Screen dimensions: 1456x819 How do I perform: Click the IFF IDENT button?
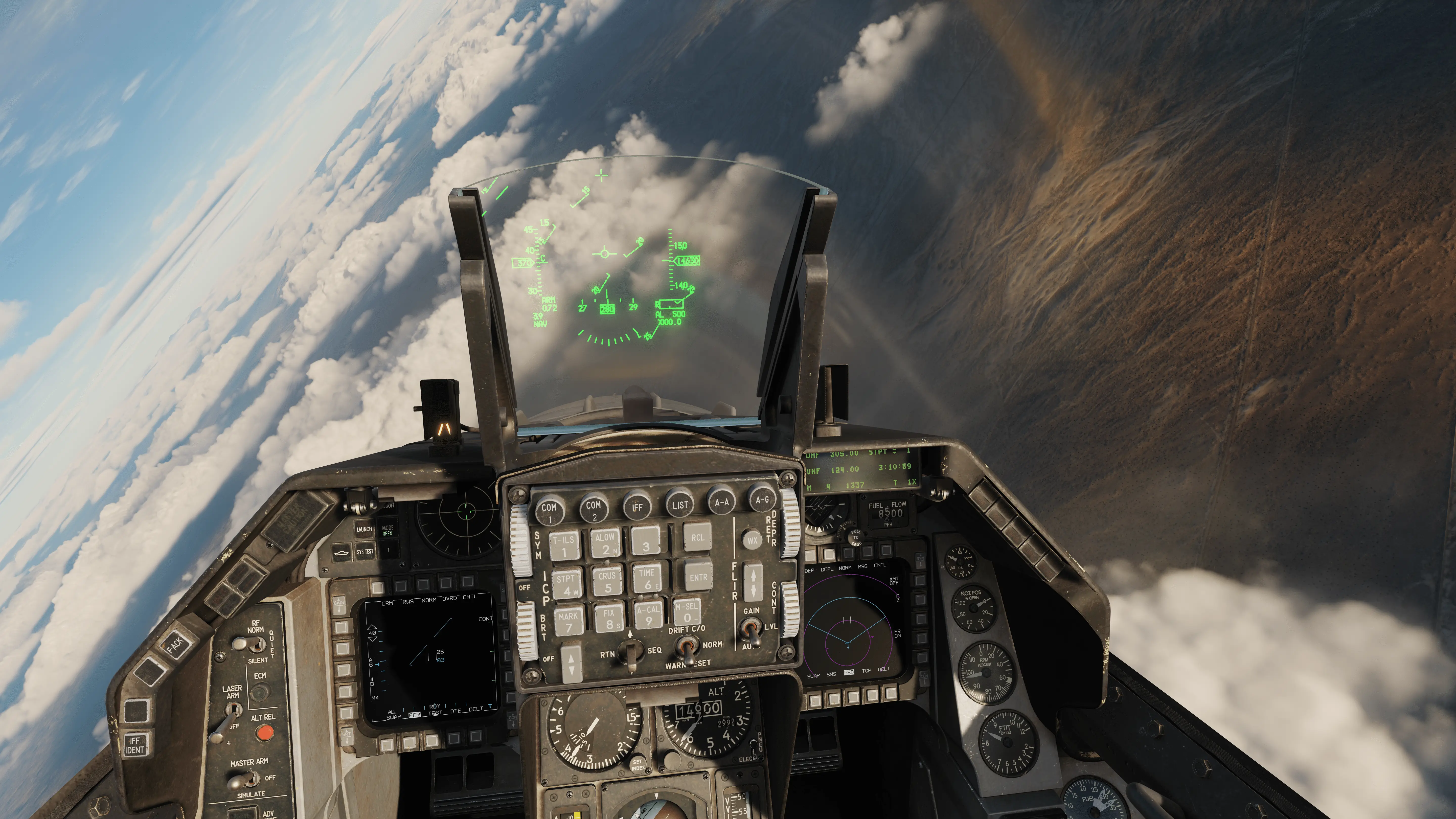pyautogui.click(x=134, y=744)
